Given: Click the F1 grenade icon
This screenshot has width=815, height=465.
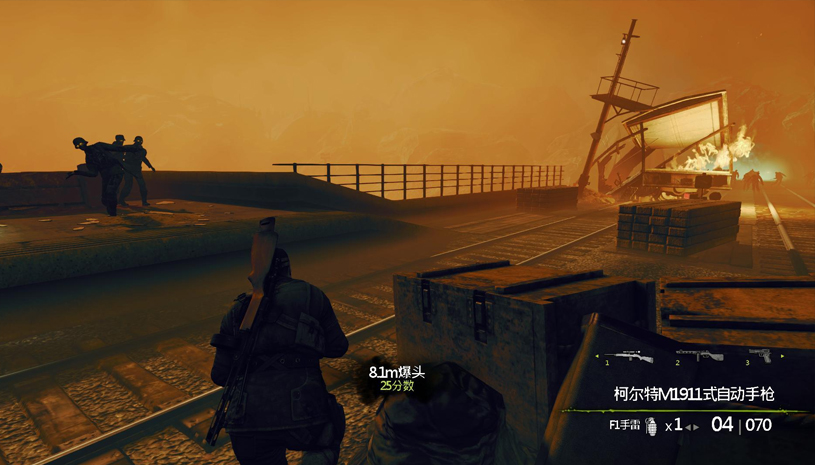Looking at the screenshot, I should click(x=650, y=424).
